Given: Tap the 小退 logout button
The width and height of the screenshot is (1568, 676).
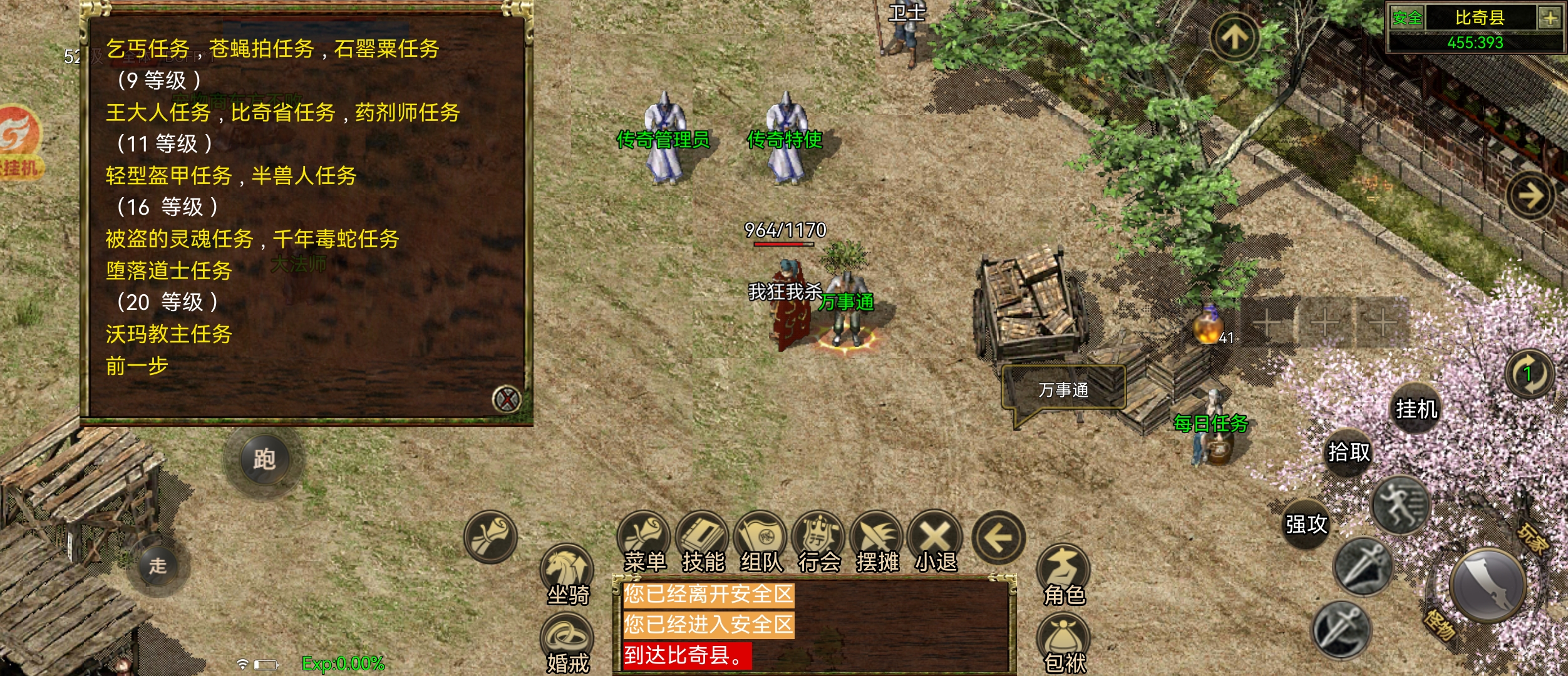Looking at the screenshot, I should (936, 543).
